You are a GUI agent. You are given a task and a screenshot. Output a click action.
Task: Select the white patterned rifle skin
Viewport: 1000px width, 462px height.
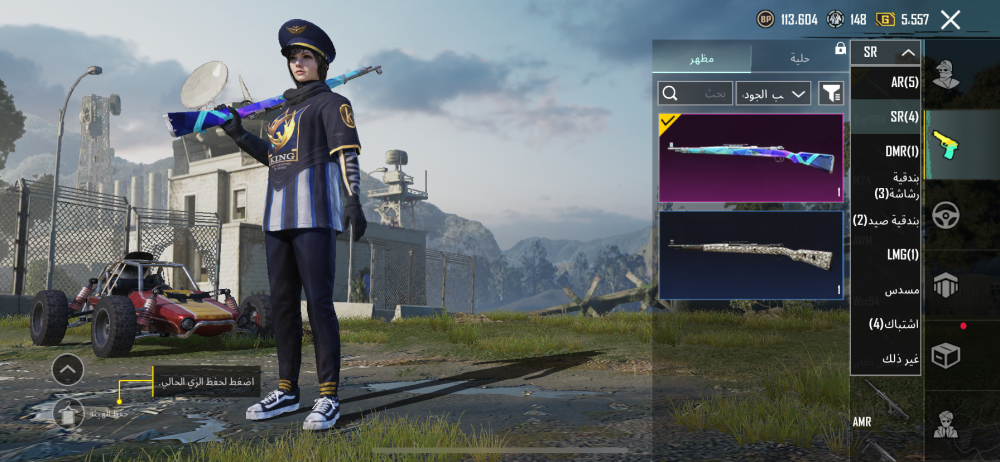[x=750, y=255]
